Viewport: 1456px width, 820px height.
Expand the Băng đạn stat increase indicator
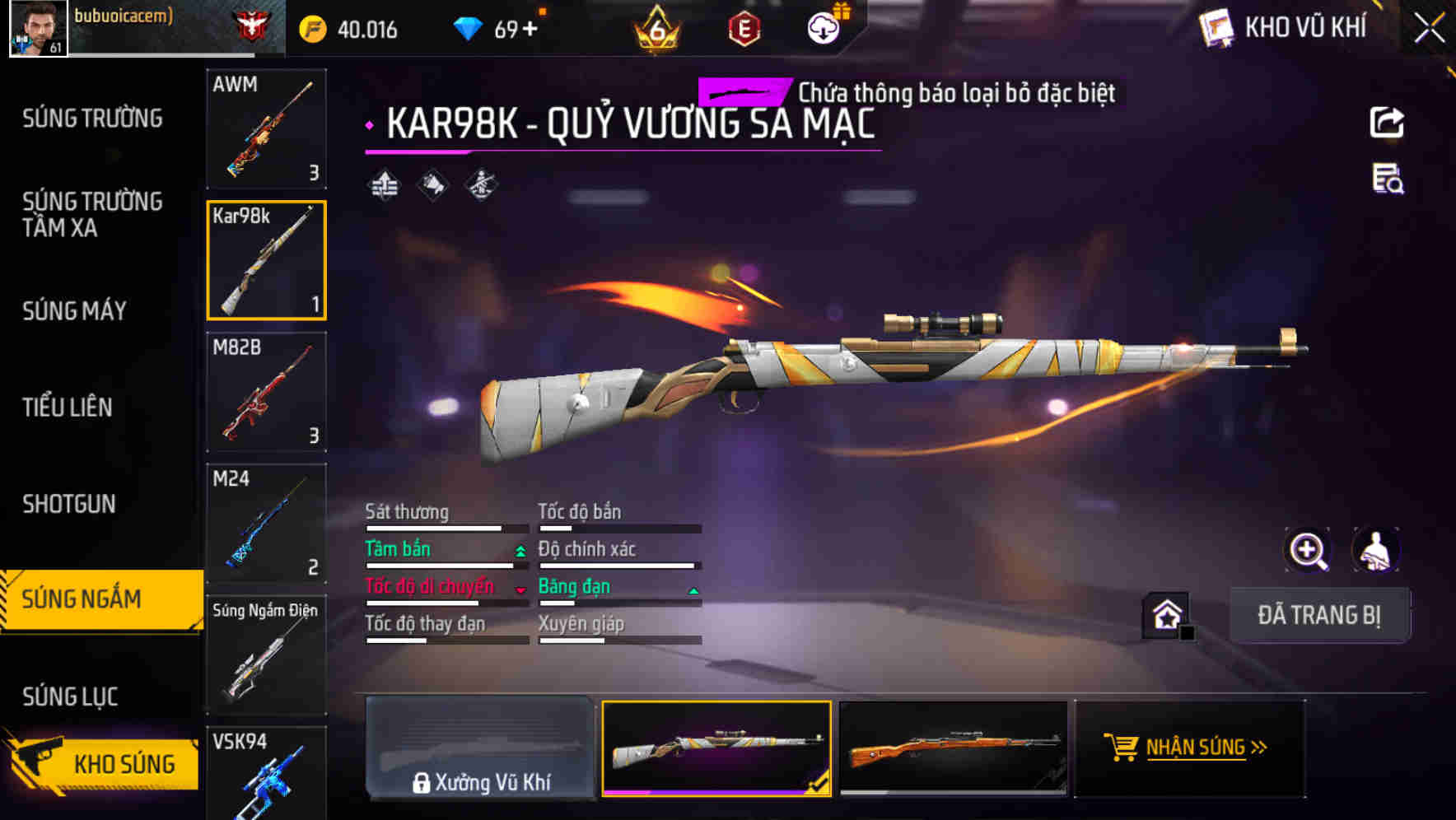(692, 590)
